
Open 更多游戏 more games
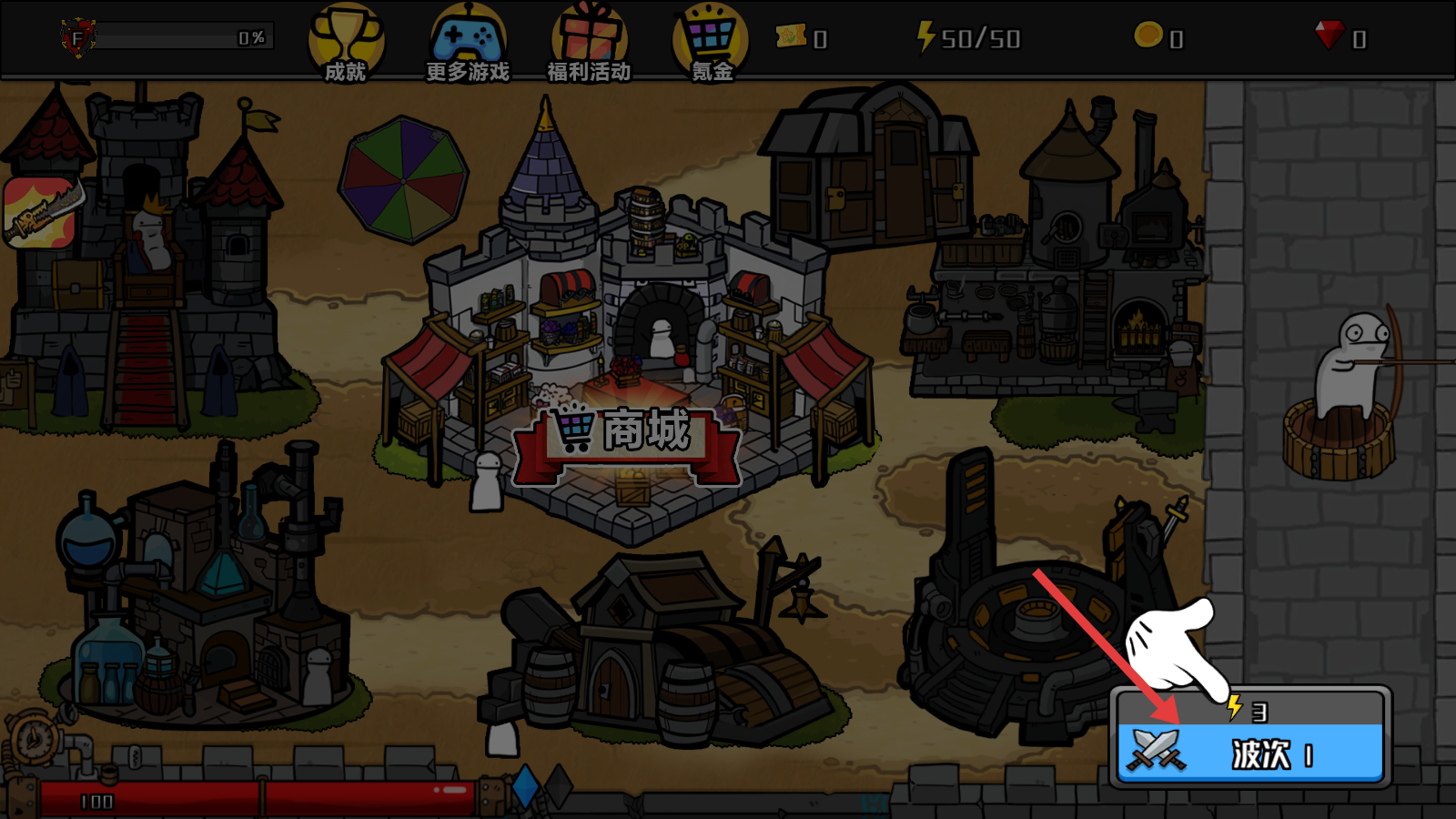pos(468,43)
